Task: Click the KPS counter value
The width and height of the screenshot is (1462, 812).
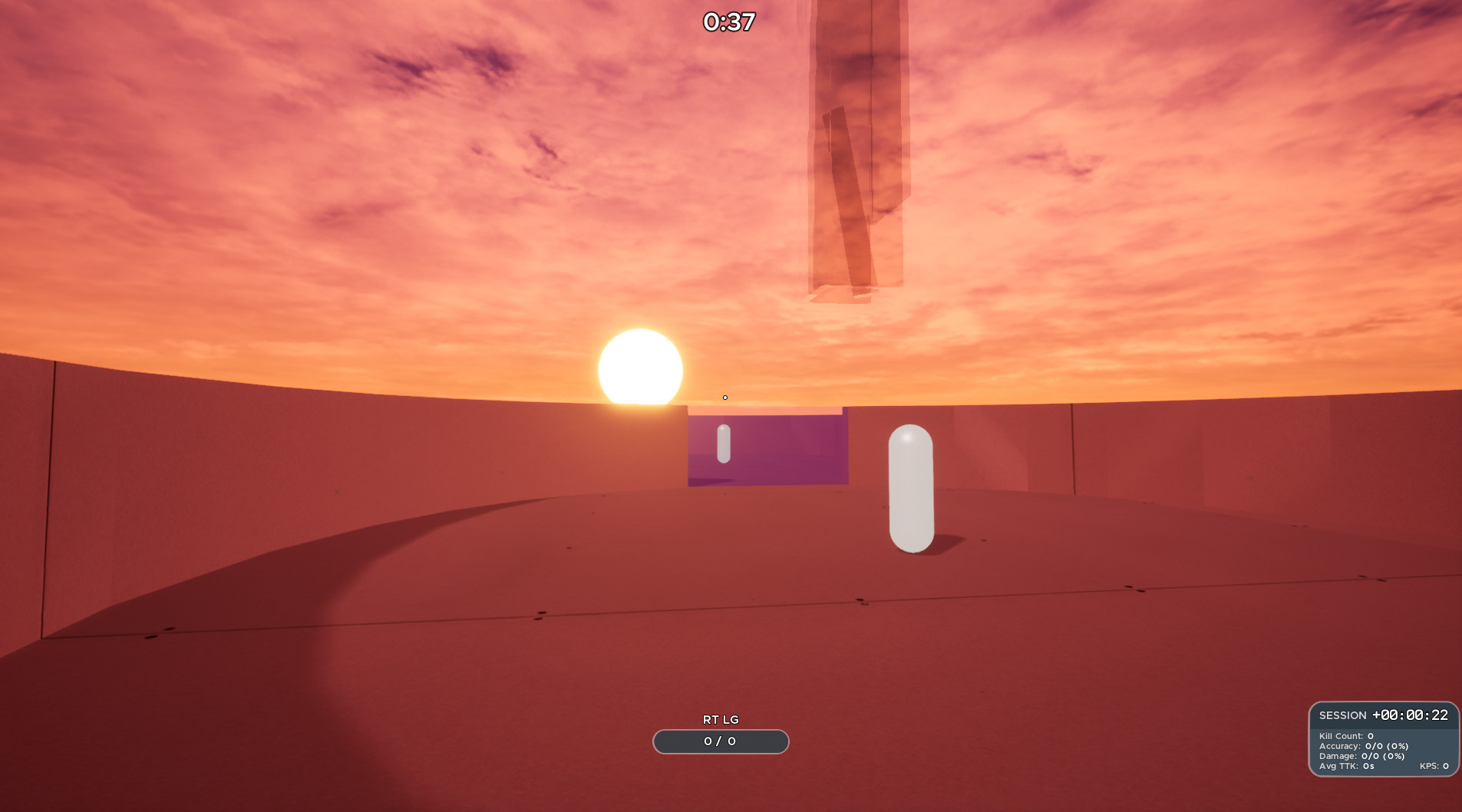Action: 1434,765
